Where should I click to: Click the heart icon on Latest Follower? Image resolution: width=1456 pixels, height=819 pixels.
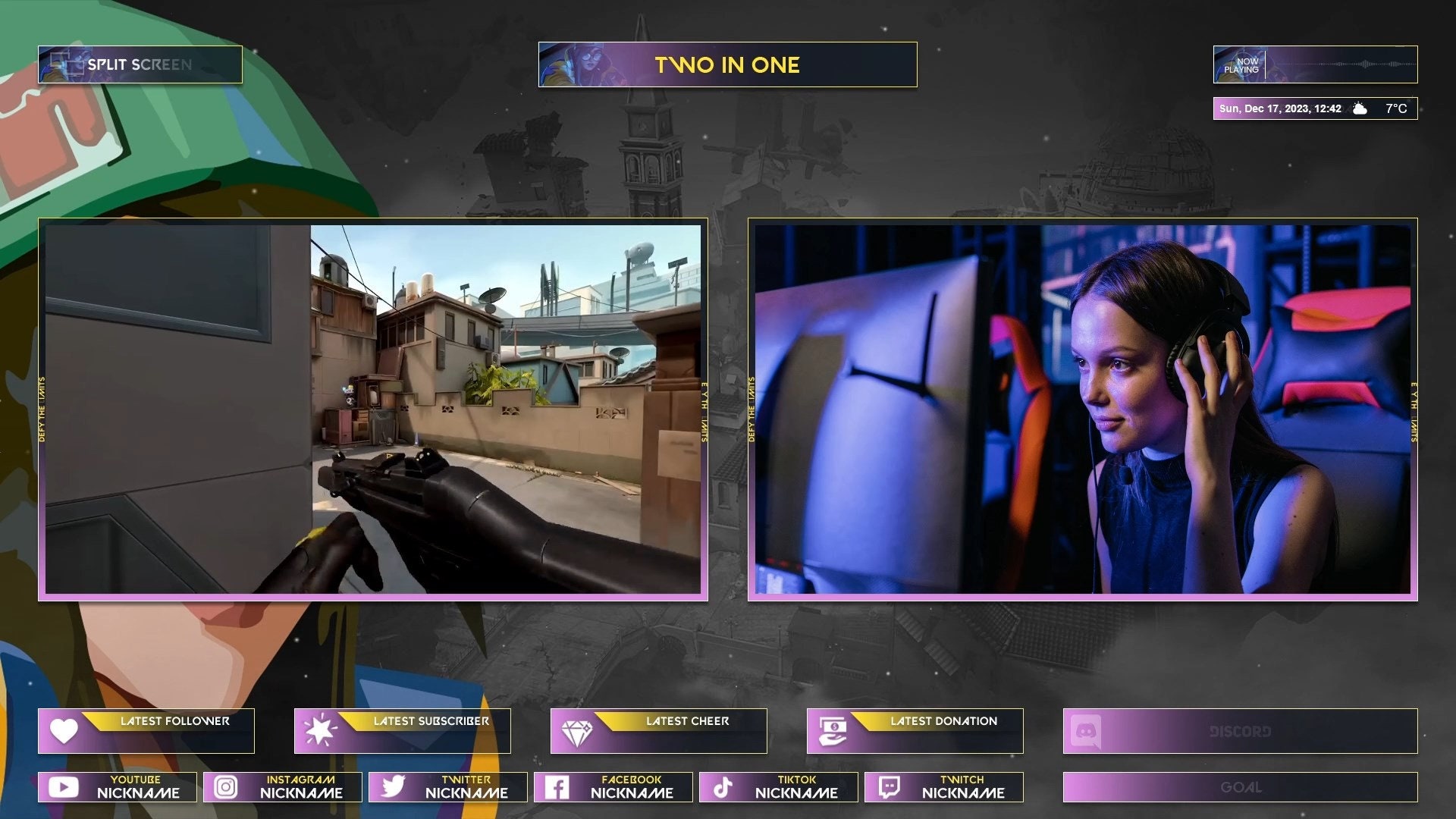point(64,731)
